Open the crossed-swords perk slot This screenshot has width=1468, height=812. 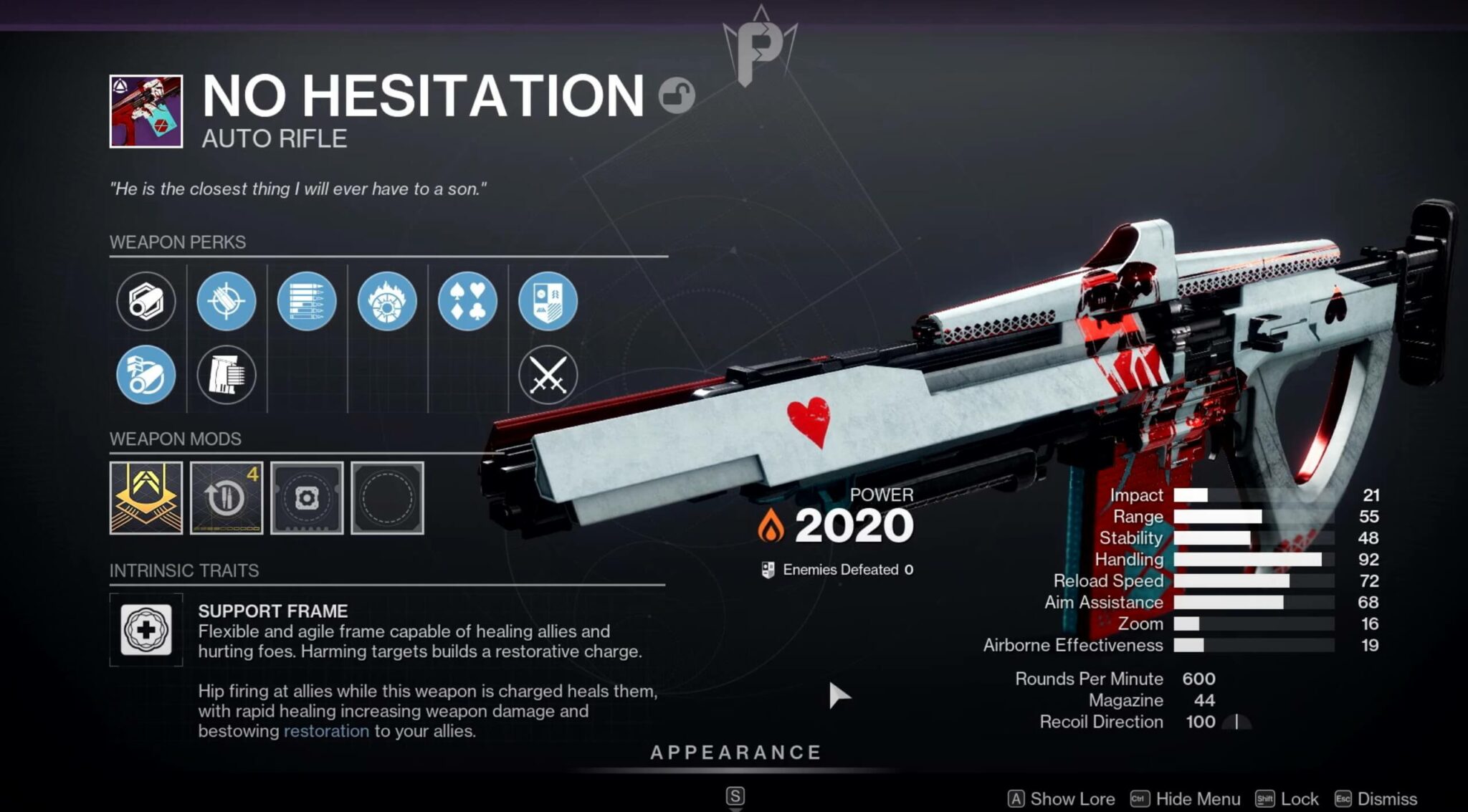pyautogui.click(x=547, y=373)
